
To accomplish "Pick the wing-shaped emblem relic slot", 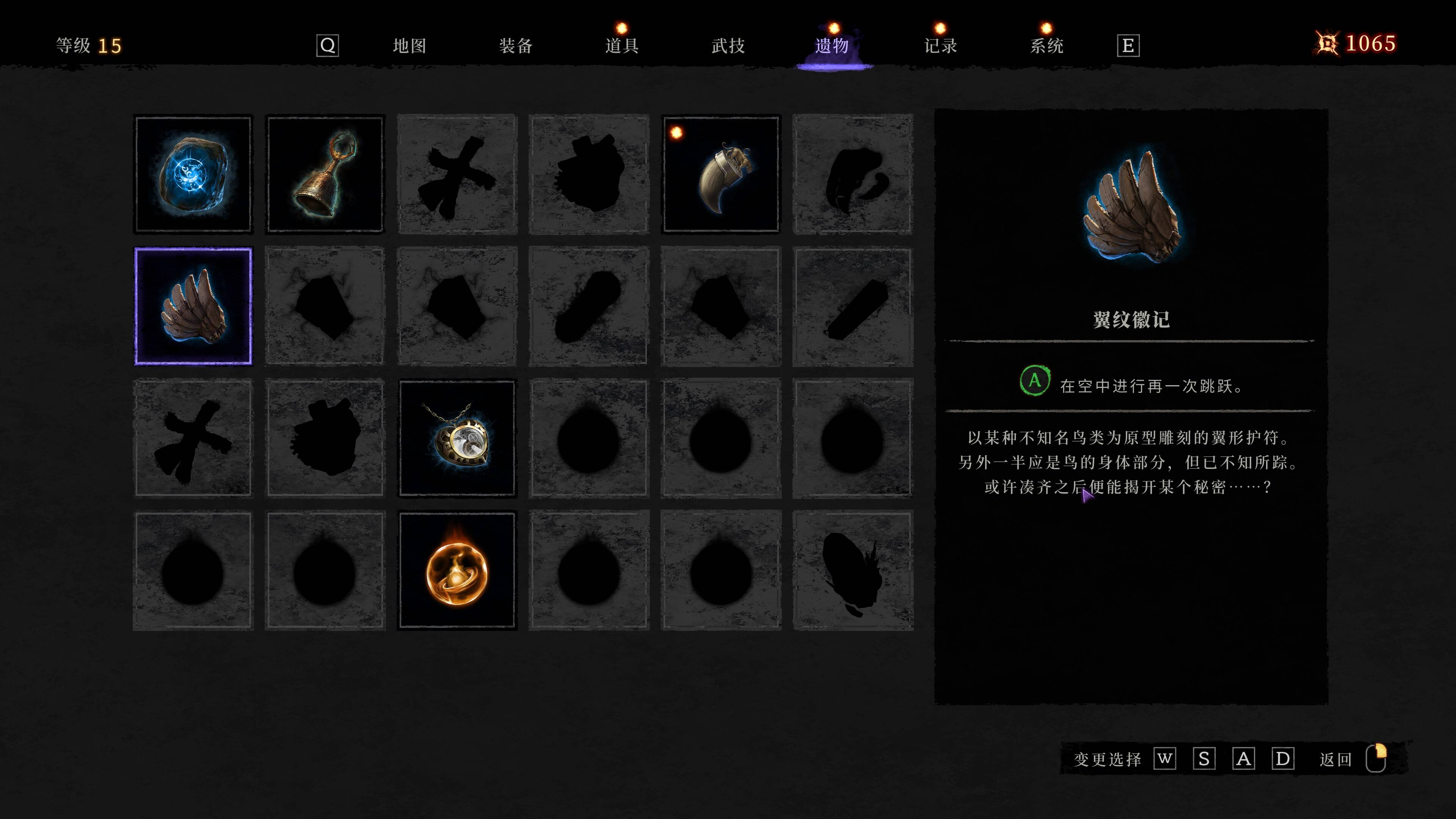I will click(193, 306).
